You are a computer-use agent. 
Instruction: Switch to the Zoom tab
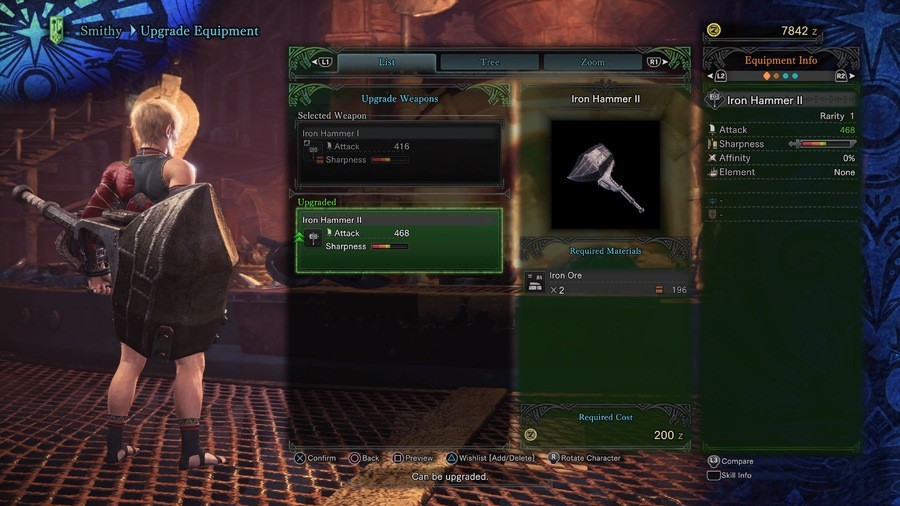click(593, 62)
